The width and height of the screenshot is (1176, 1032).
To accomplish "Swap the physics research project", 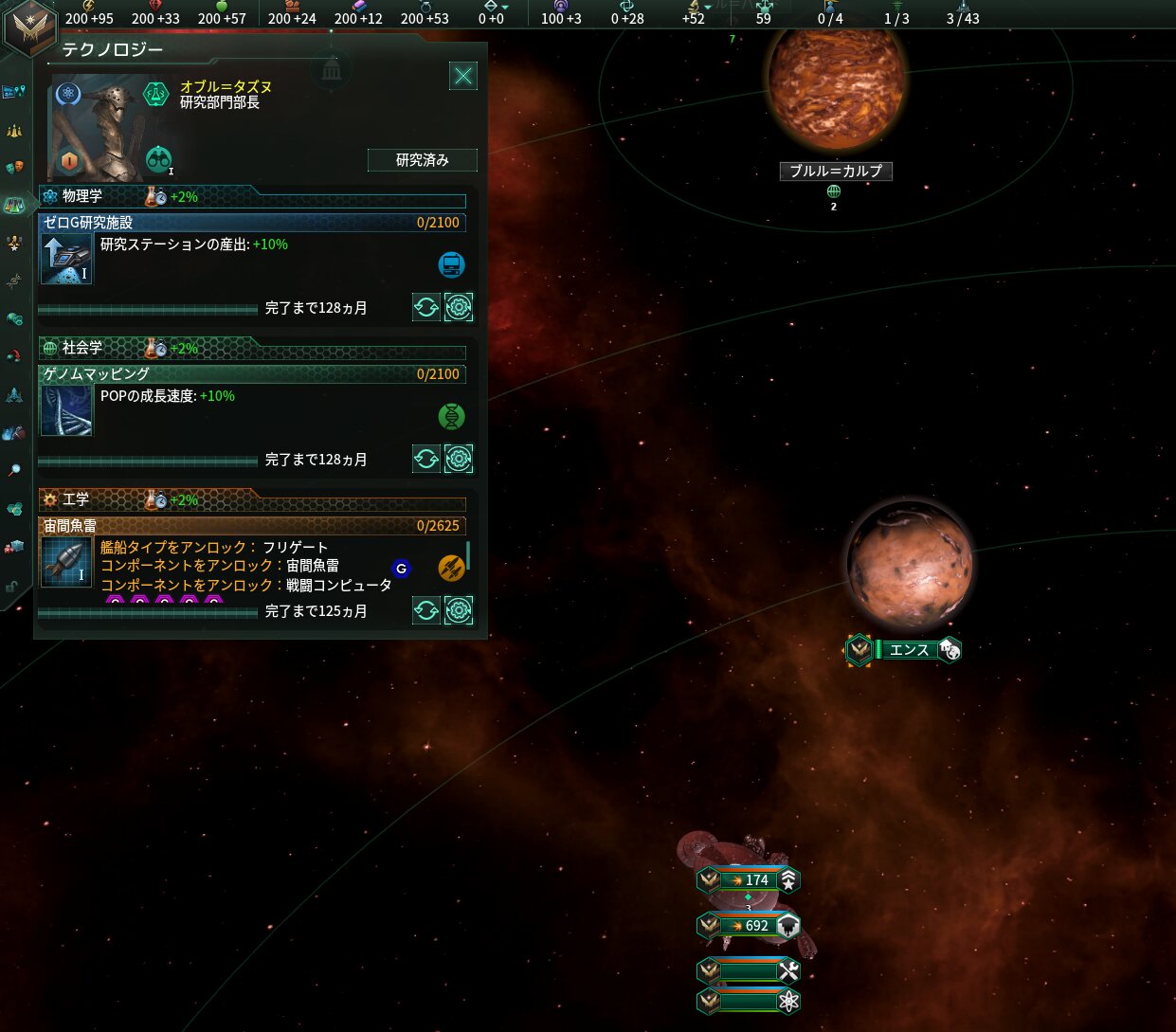I will (x=426, y=307).
